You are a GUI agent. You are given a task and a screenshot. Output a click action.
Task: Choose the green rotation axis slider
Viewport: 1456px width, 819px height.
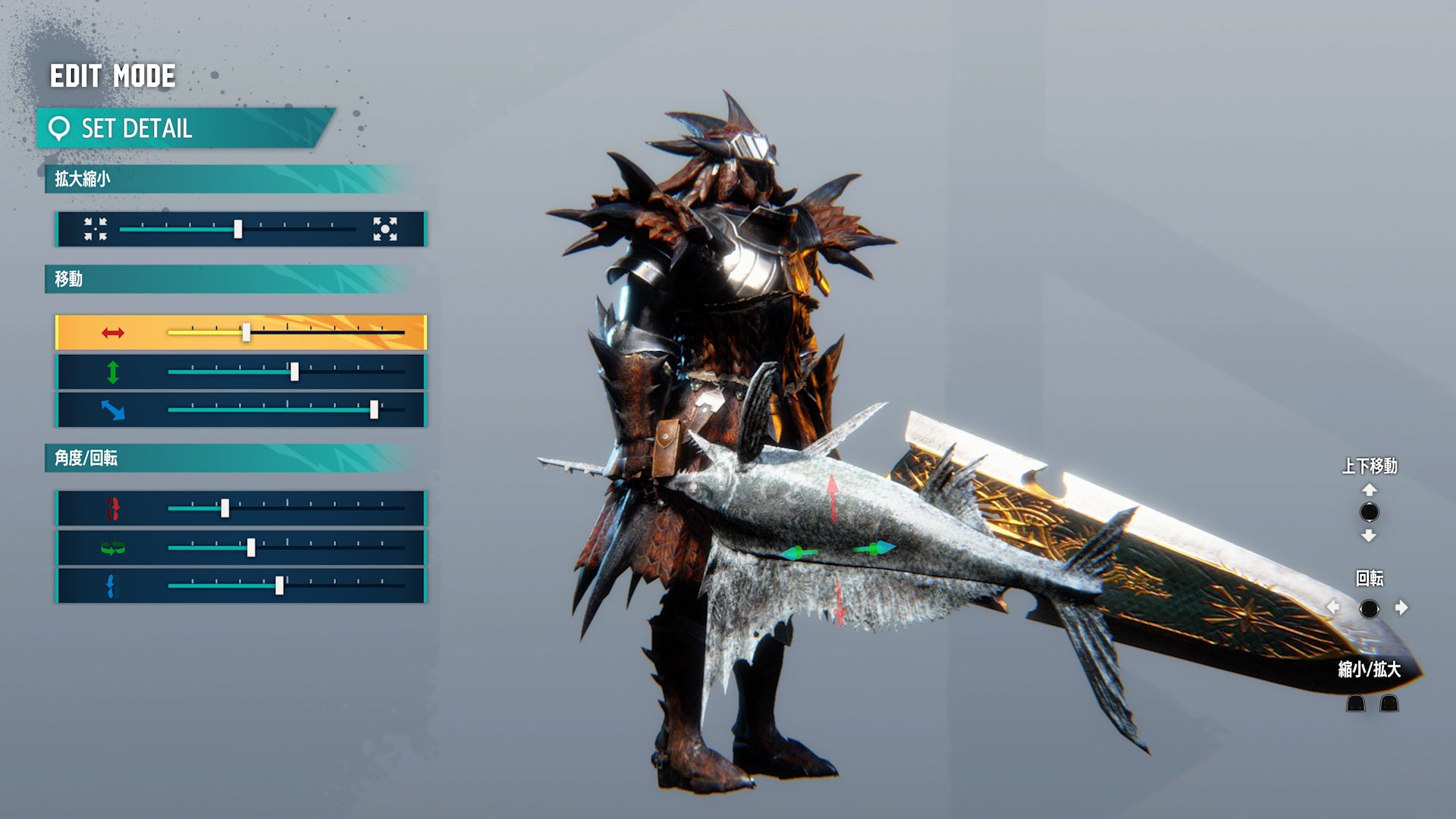pos(251,548)
